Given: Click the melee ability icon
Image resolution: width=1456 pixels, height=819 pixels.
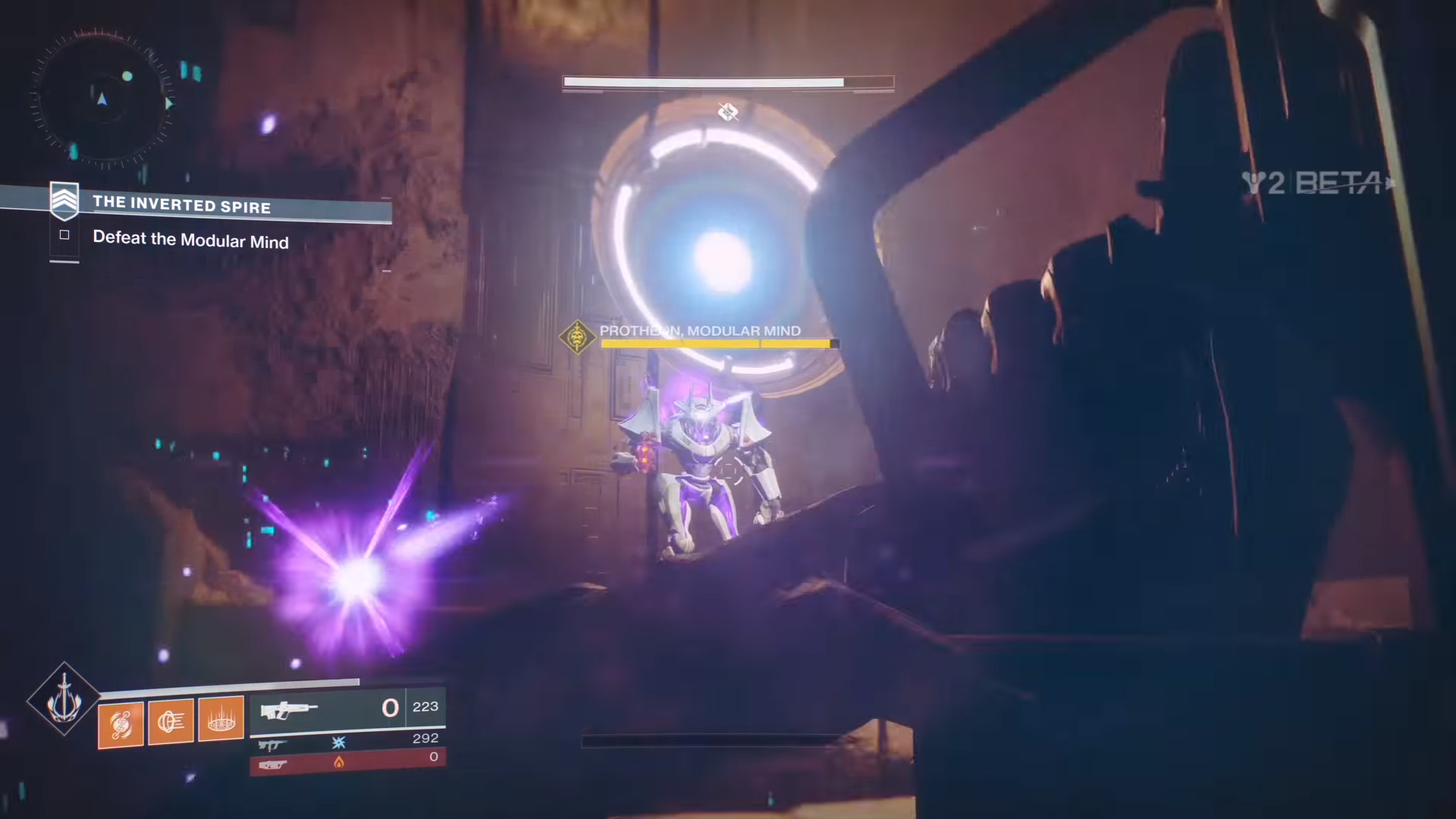Looking at the screenshot, I should pos(170,720).
